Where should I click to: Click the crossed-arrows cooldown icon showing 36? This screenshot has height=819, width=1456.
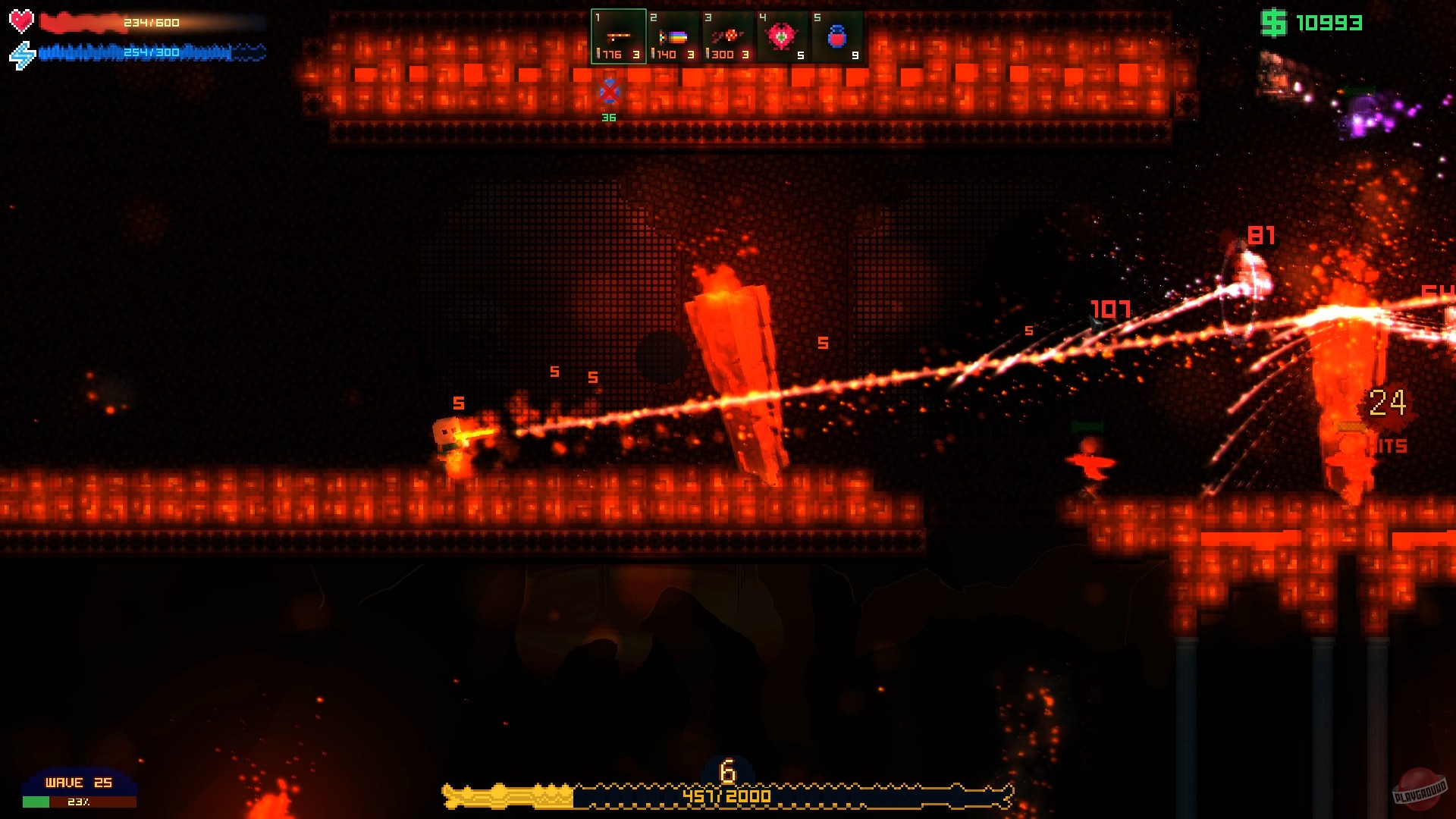pos(607,93)
